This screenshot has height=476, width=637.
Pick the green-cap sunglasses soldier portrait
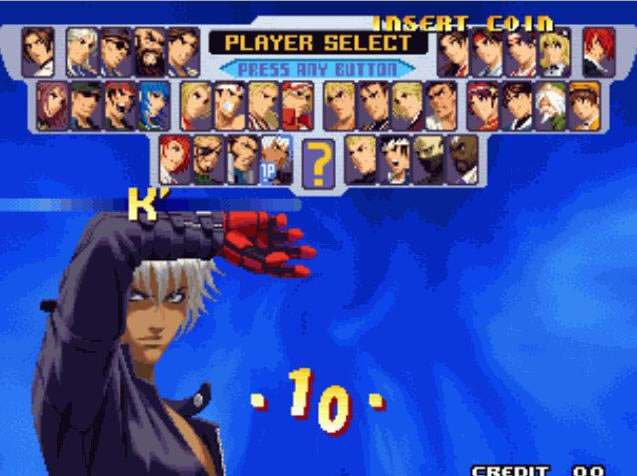tap(86, 106)
